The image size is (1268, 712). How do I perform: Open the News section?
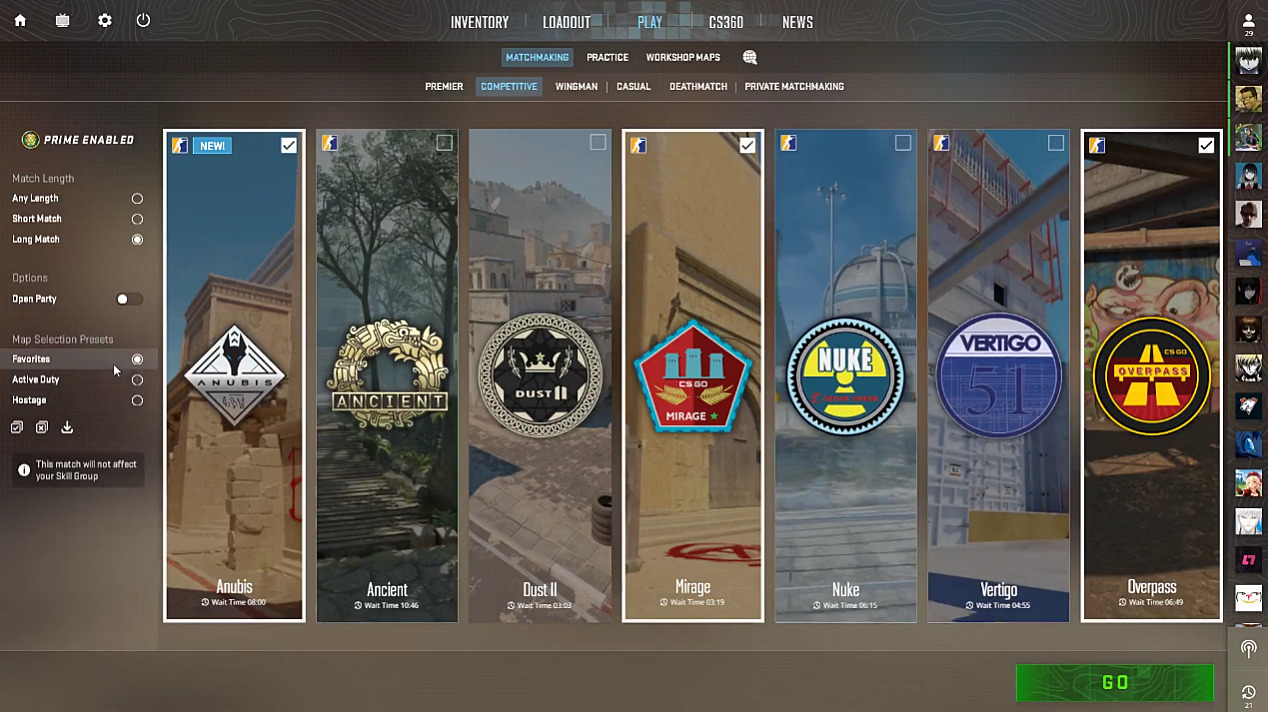pyautogui.click(x=797, y=22)
